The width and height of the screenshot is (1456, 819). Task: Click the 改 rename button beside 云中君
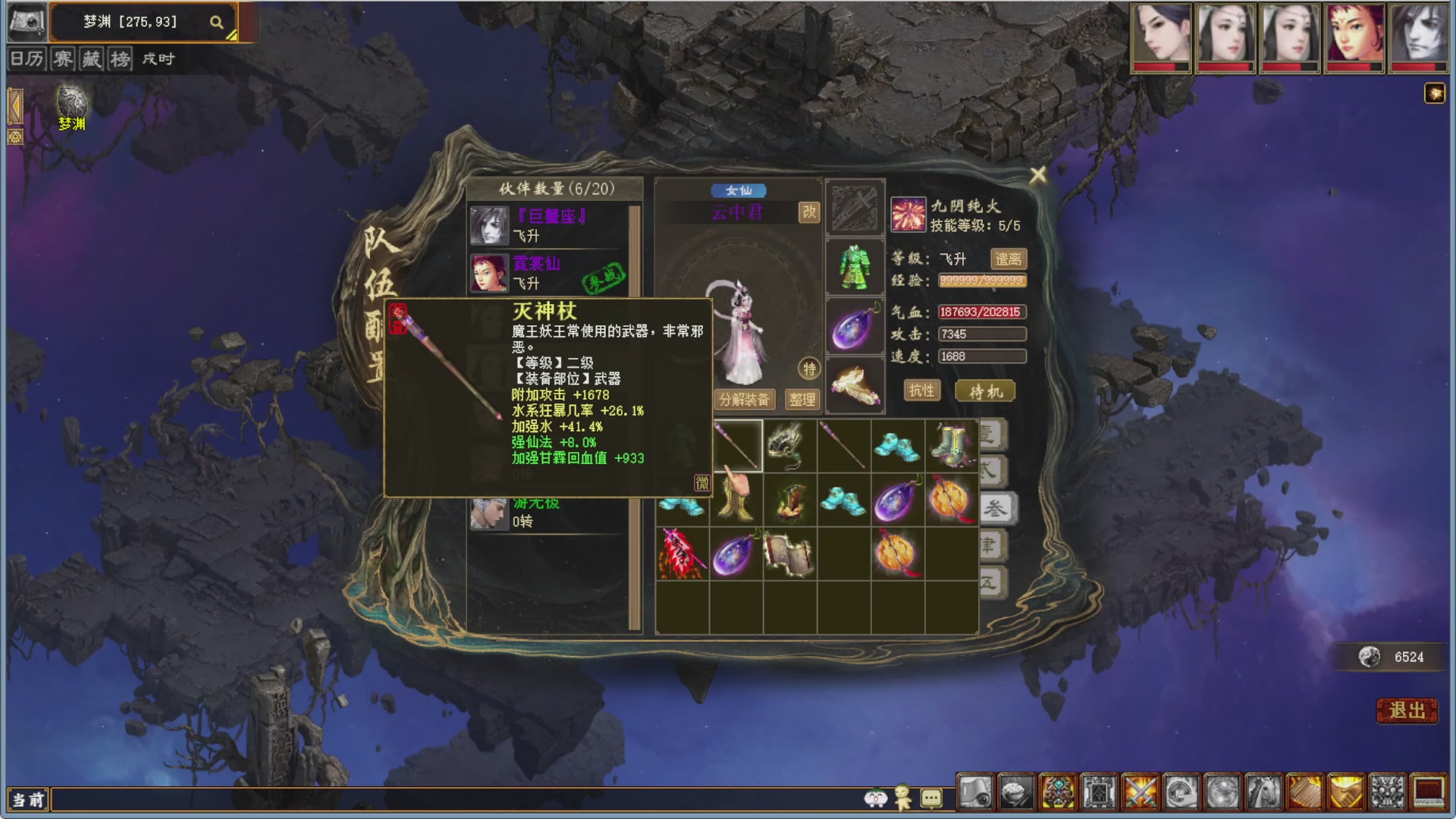(x=809, y=212)
